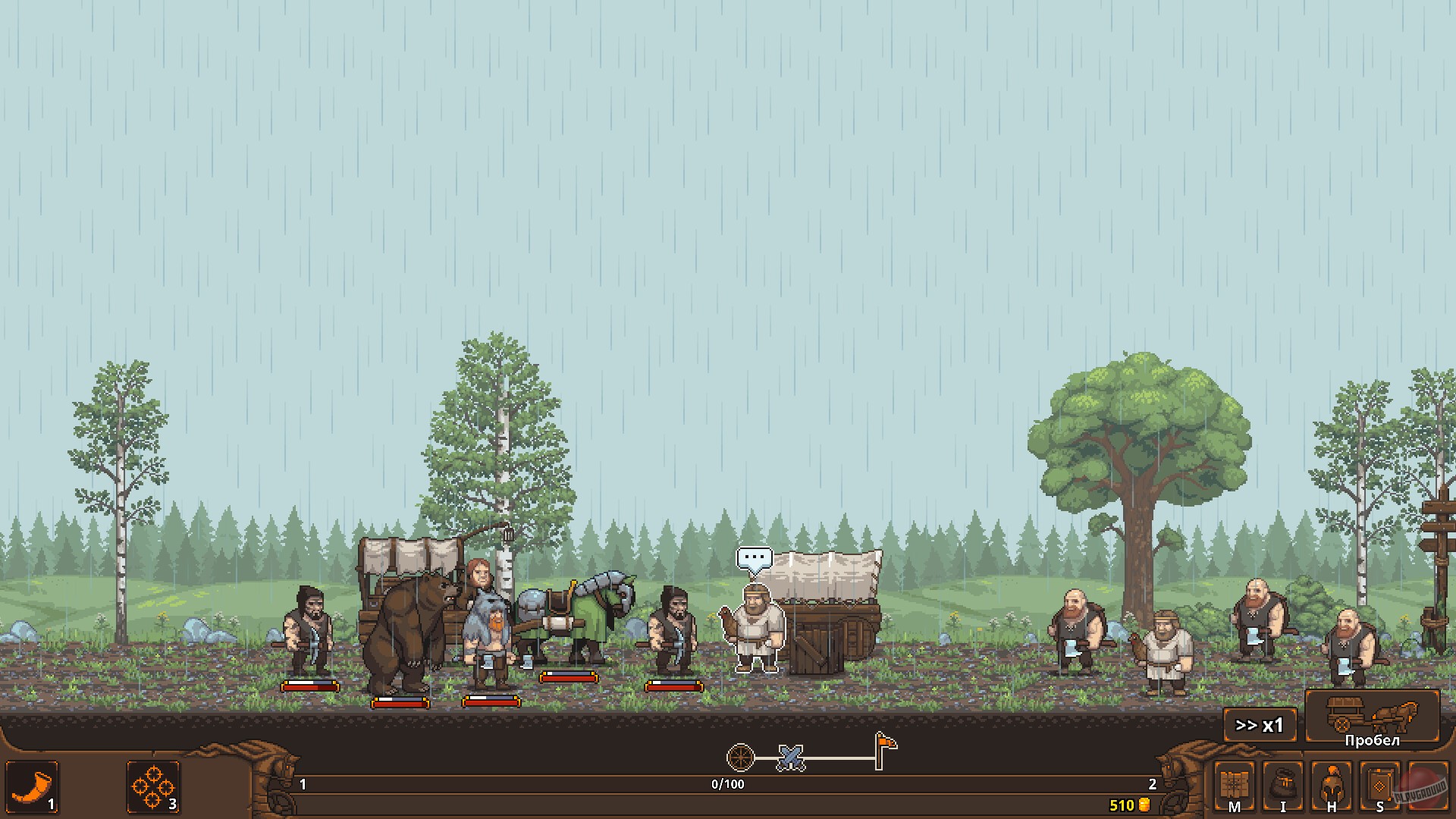Click the crossed swords icon on the journey bar
The width and height of the screenshot is (1456, 819).
tap(790, 756)
